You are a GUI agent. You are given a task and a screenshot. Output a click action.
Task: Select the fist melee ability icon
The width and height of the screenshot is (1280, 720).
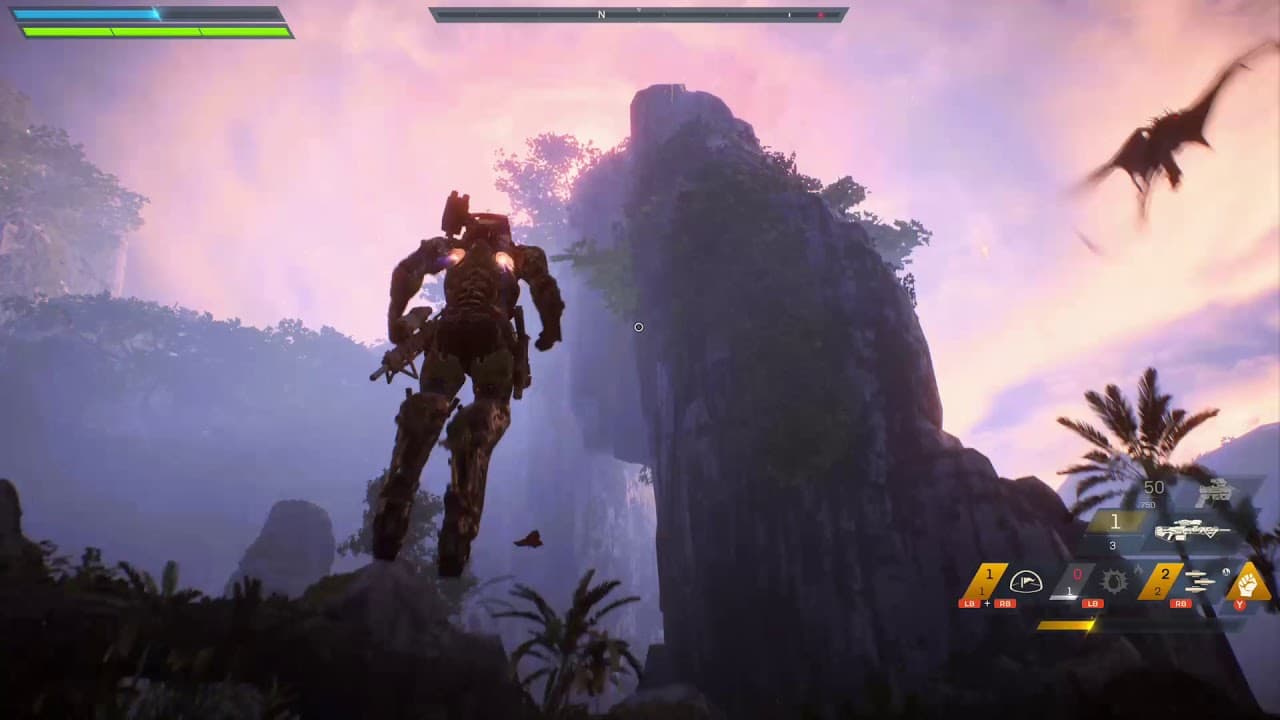[x=1250, y=582]
